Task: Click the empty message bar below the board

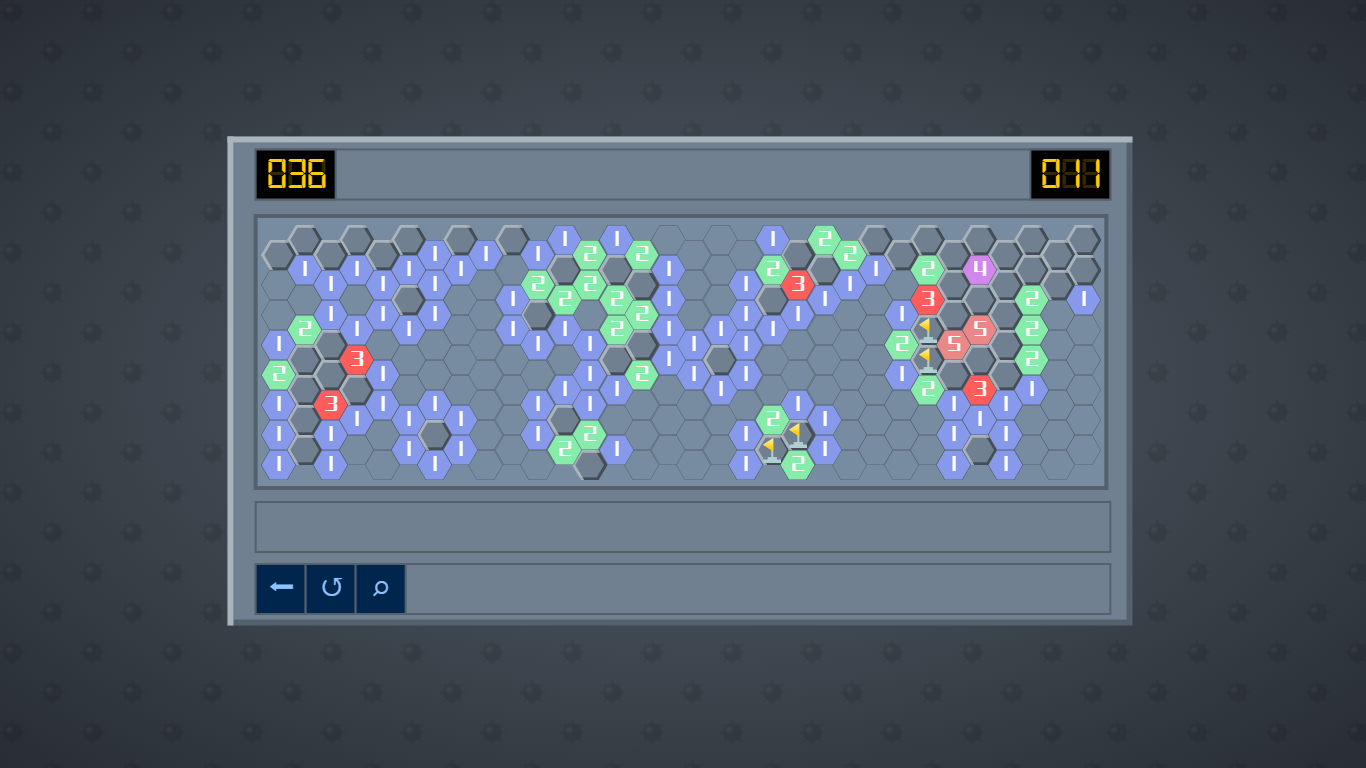Action: [683, 527]
